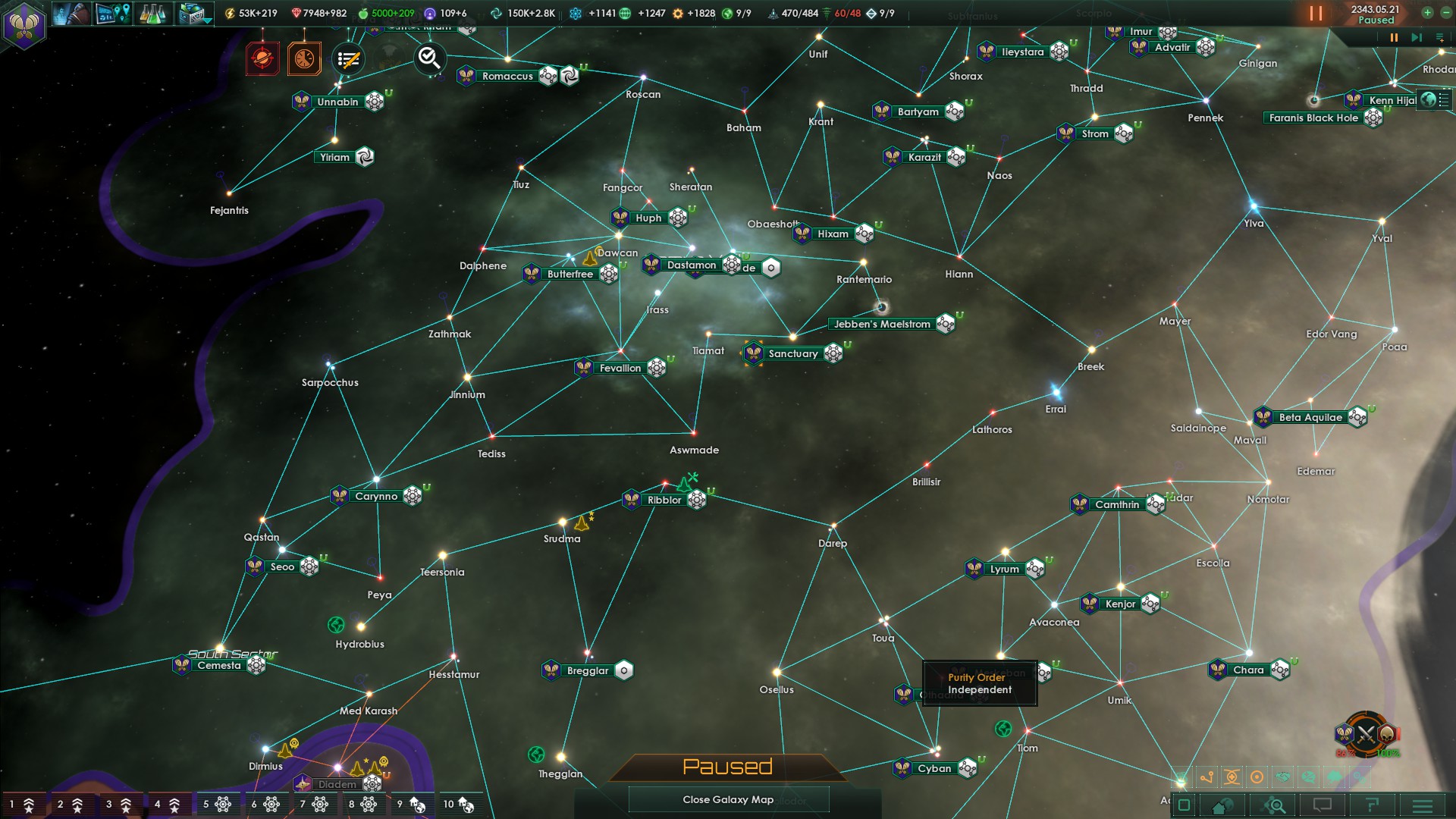Expand the blue dropdown arrow below the toolbar
Viewport: 1456px width, 819px height.
[207, 23]
